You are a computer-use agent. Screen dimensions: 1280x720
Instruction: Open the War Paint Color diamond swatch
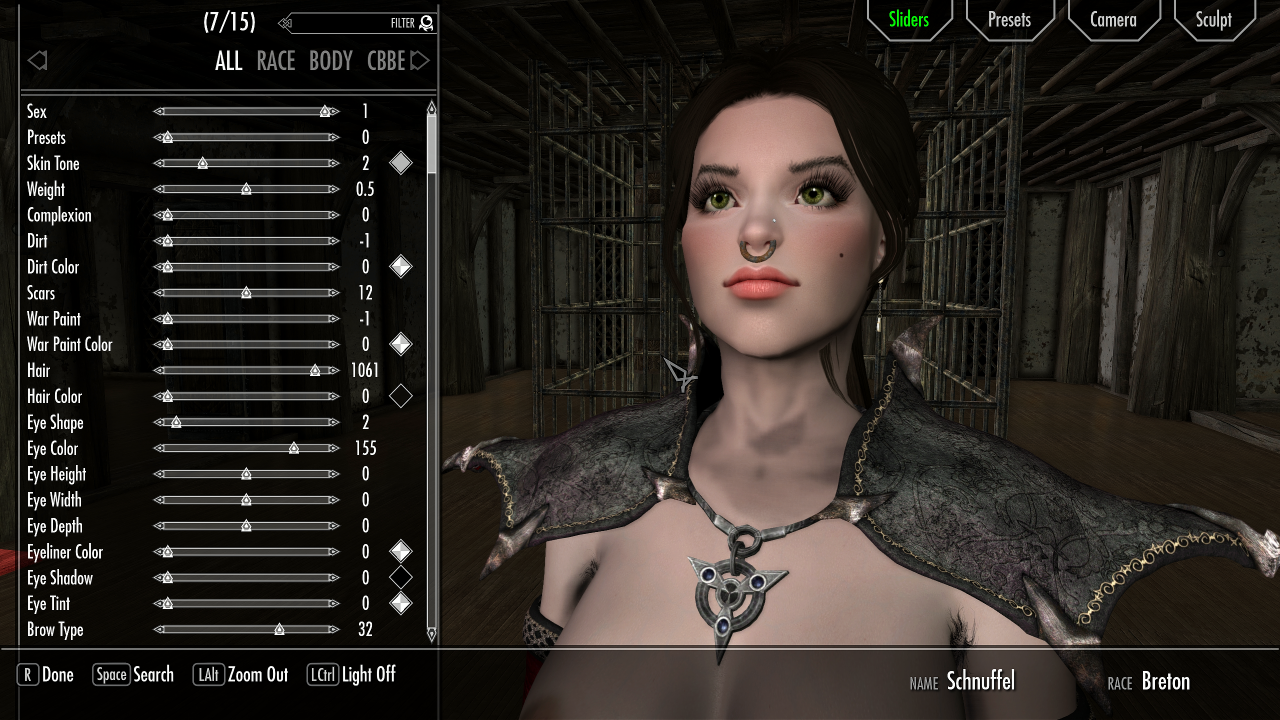(x=401, y=343)
